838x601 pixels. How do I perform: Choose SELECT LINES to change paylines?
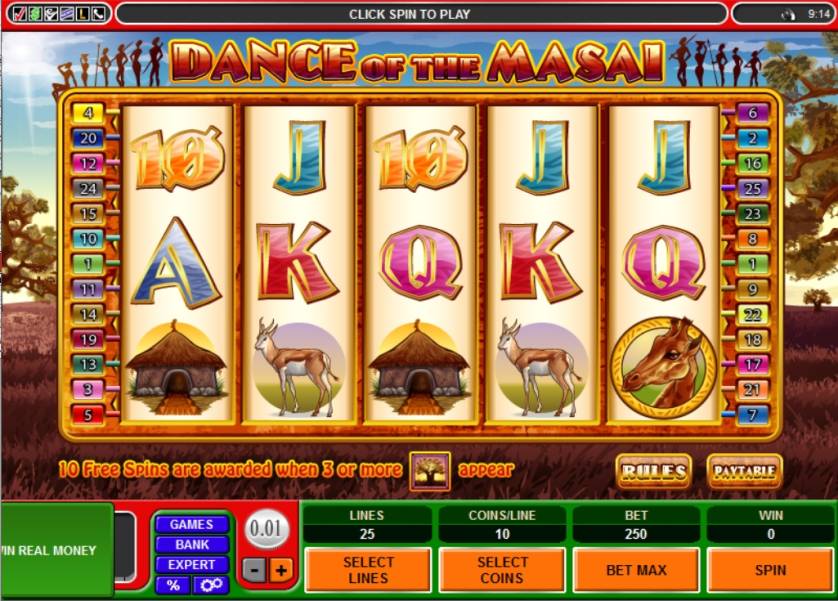click(x=368, y=570)
